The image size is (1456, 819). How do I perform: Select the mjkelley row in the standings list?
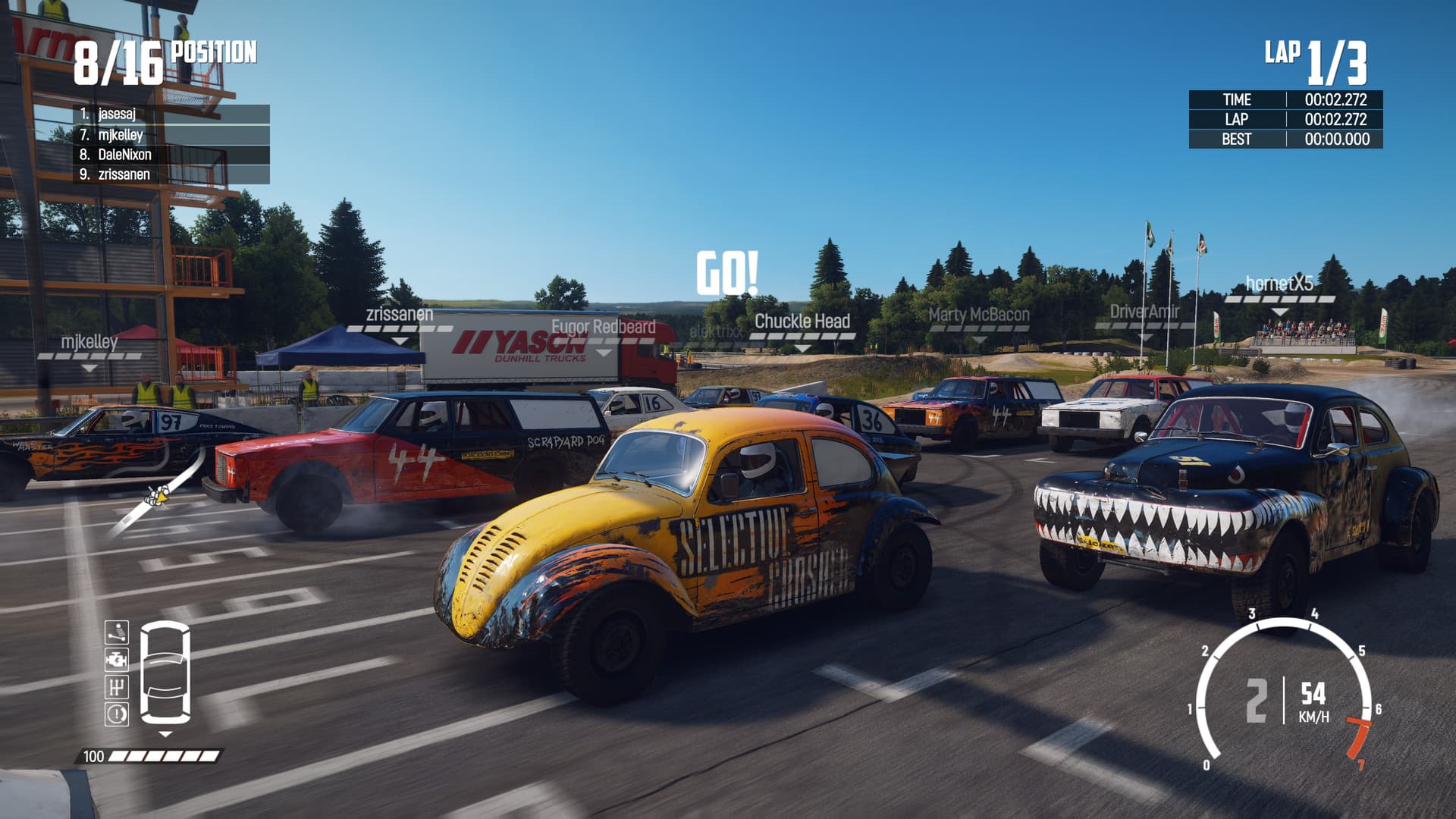(171, 135)
